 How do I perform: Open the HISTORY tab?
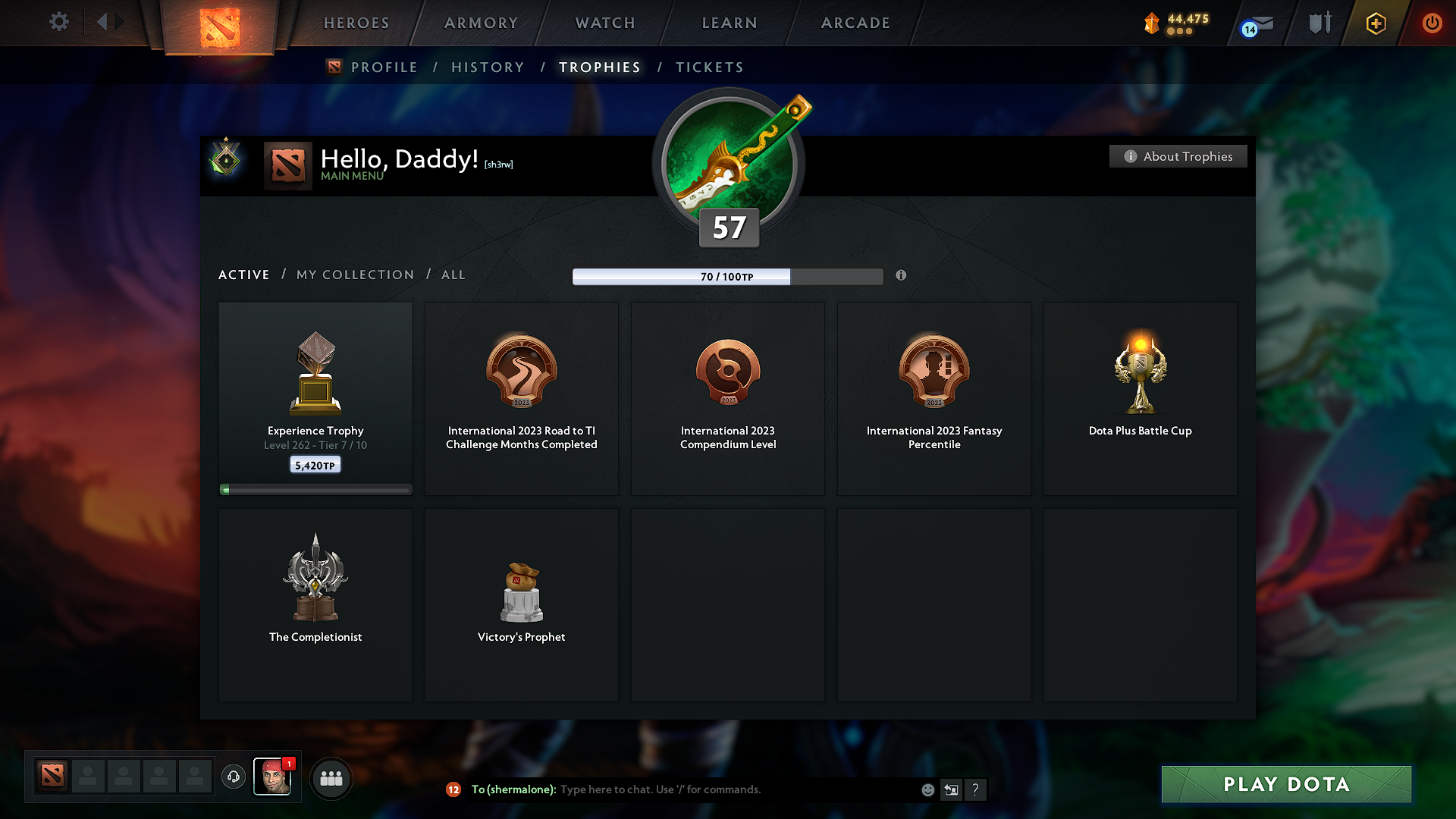[x=488, y=67]
